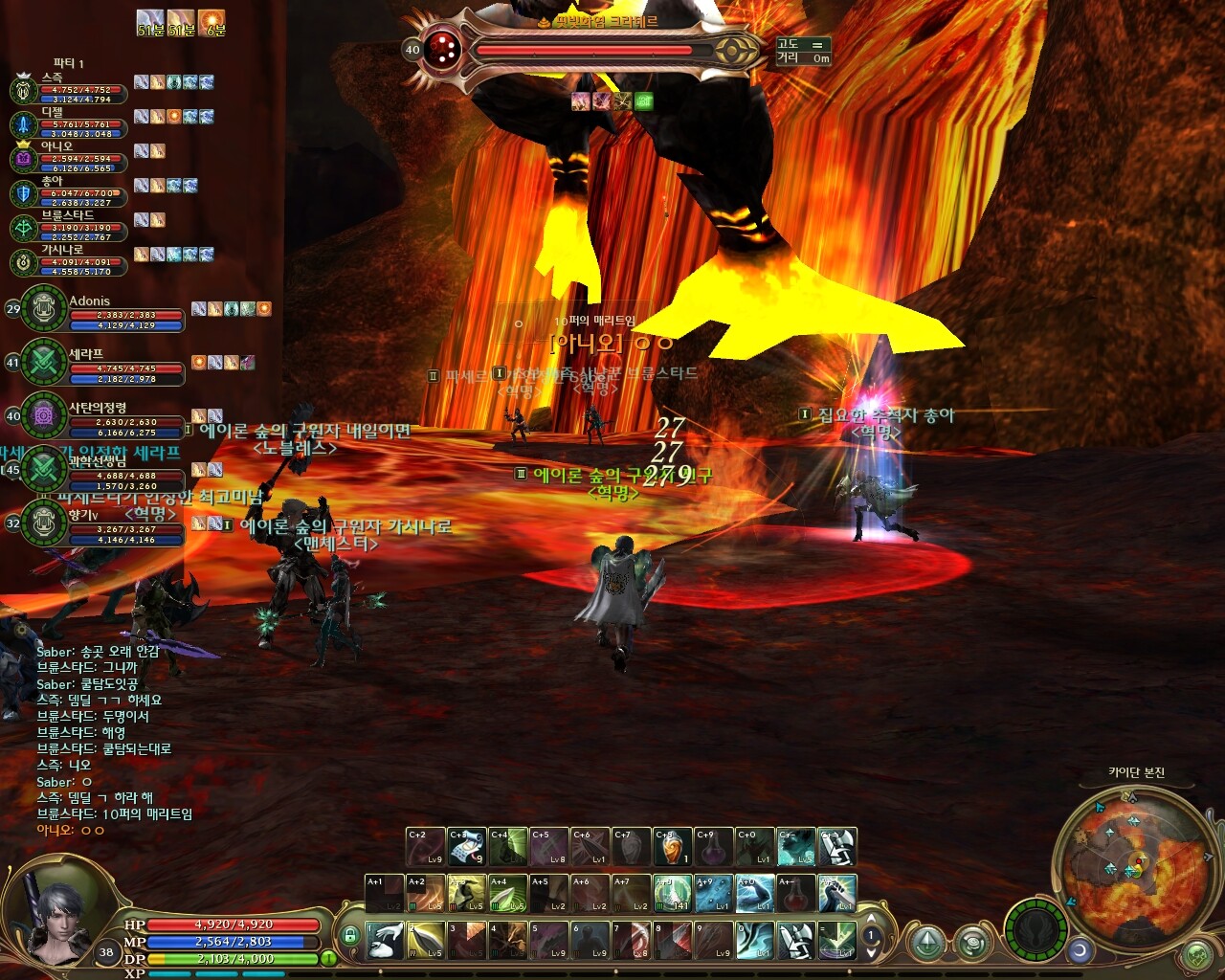The image size is (1225, 980).
Task: Use the green swirl item with 141 count
Action: click(x=672, y=894)
